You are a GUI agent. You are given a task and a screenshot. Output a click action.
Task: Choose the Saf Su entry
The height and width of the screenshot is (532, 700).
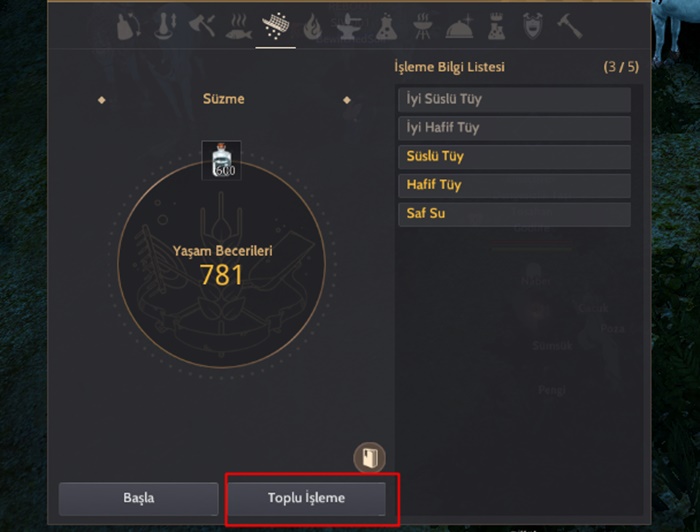tap(514, 214)
